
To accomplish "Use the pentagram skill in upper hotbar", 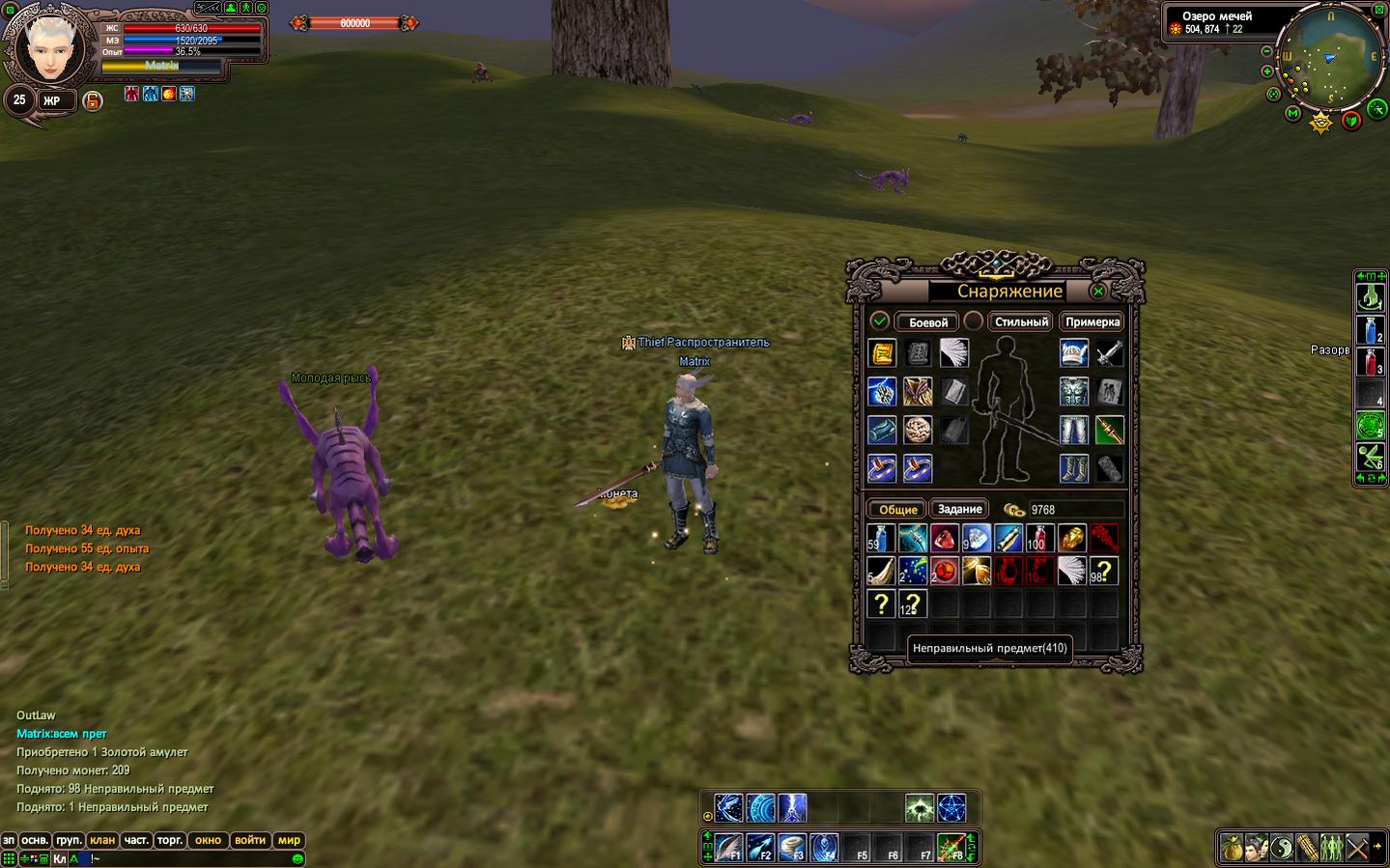I will pos(951,807).
